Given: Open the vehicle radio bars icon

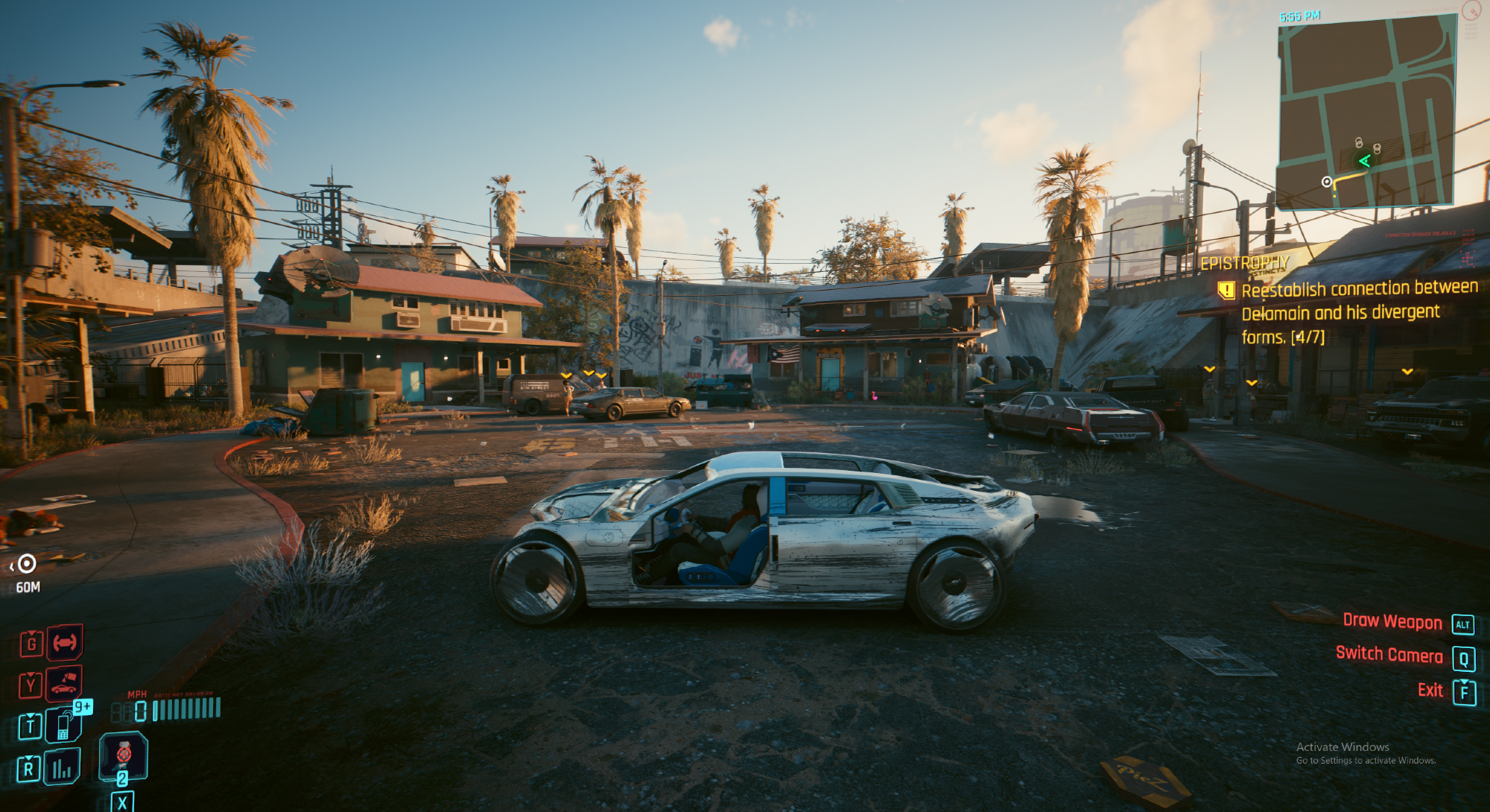Looking at the screenshot, I should (62, 767).
